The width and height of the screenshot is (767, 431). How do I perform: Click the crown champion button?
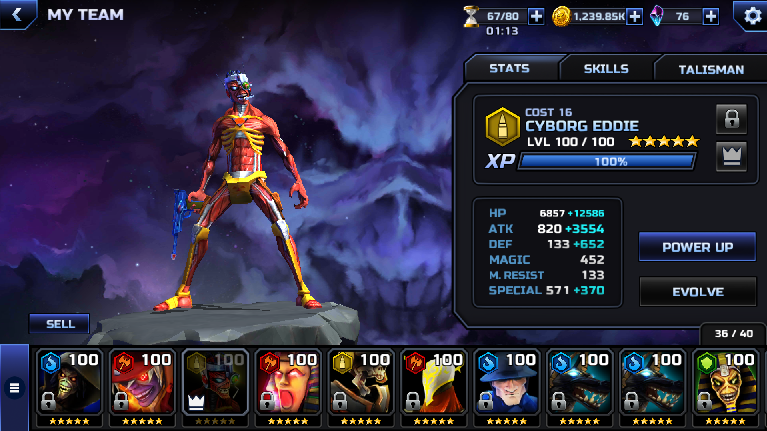click(731, 156)
